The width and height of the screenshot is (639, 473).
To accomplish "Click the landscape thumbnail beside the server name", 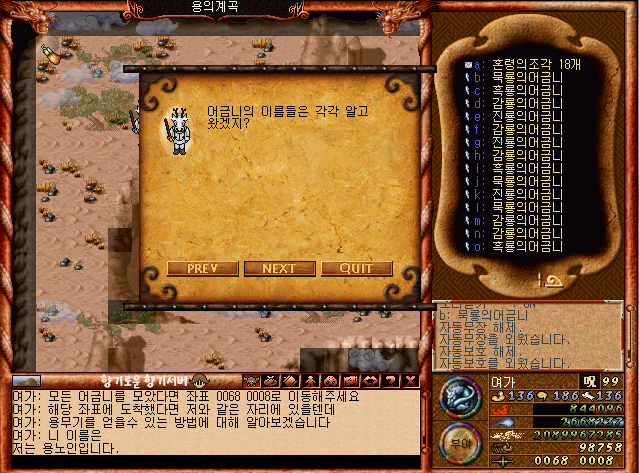I will tap(27, 381).
